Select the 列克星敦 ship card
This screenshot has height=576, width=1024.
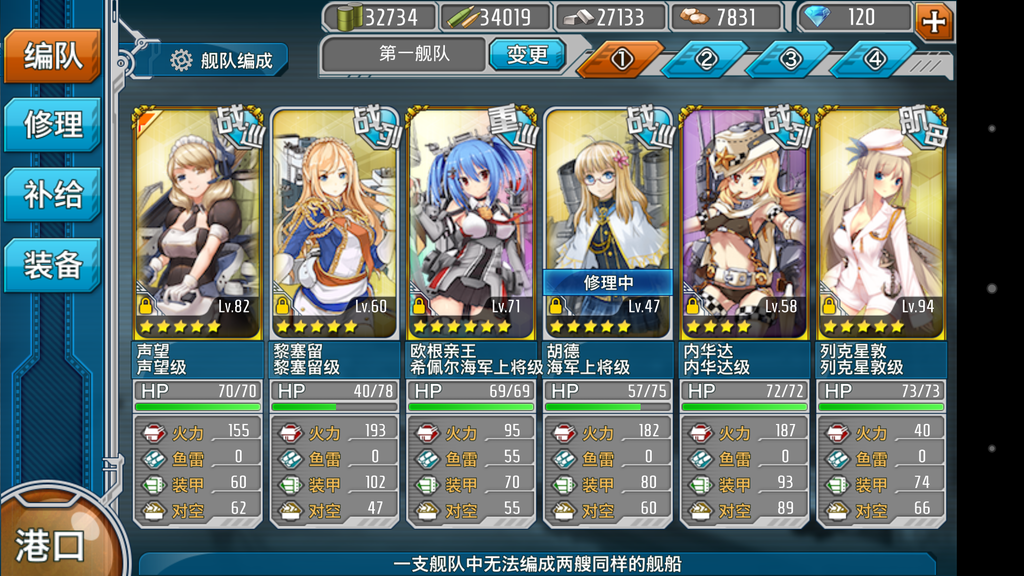[x=880, y=230]
